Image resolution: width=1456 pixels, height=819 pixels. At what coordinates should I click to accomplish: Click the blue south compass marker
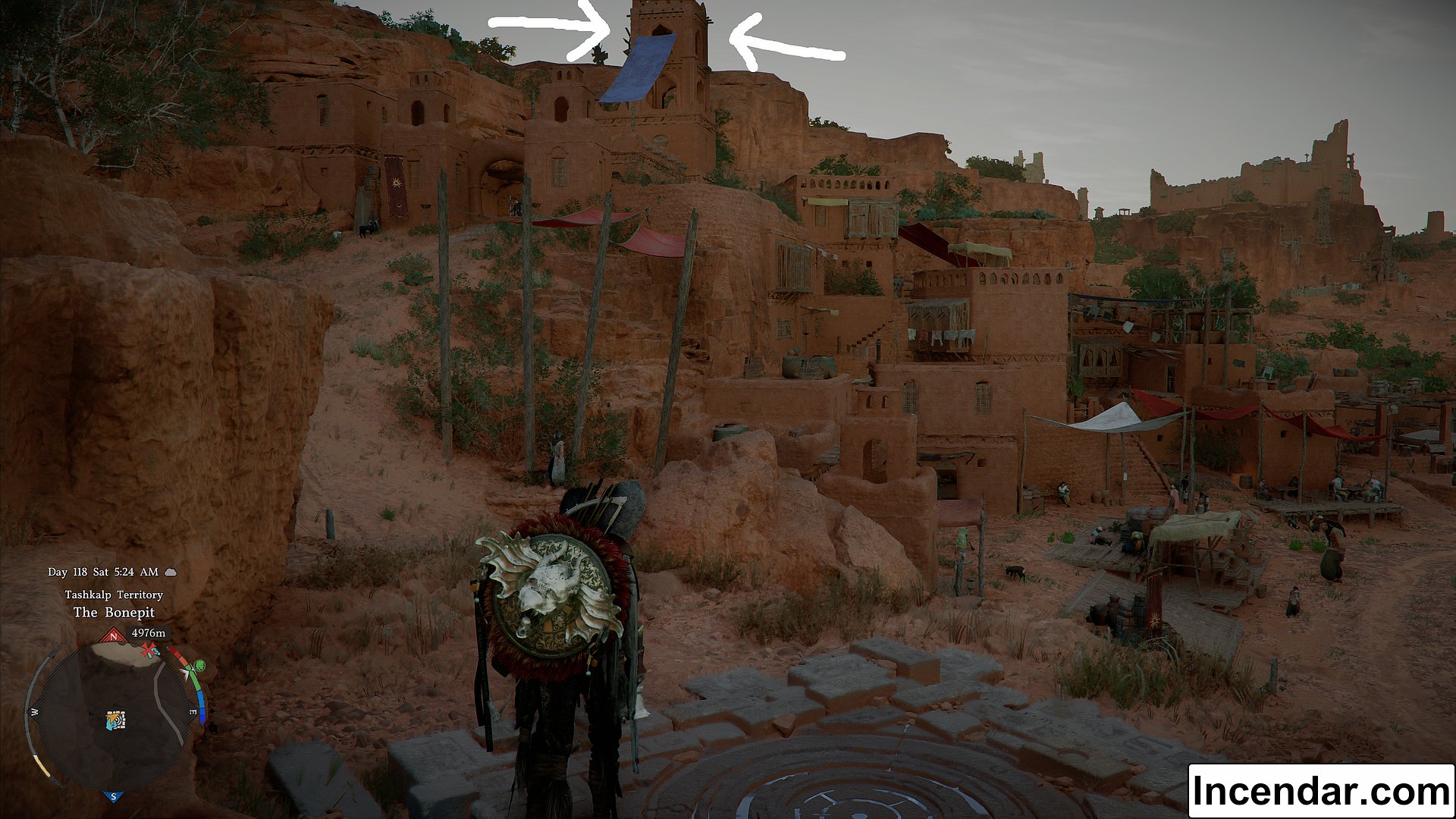click(x=114, y=796)
